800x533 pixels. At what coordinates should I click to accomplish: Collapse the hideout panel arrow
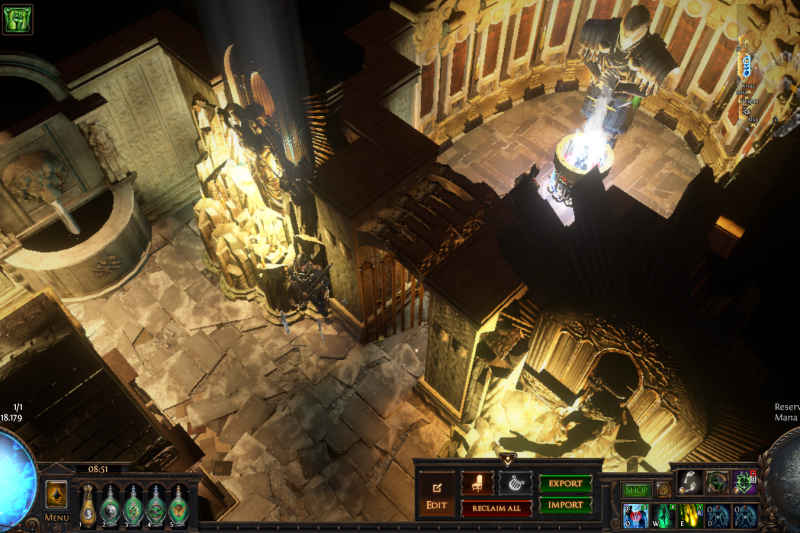coord(507,460)
